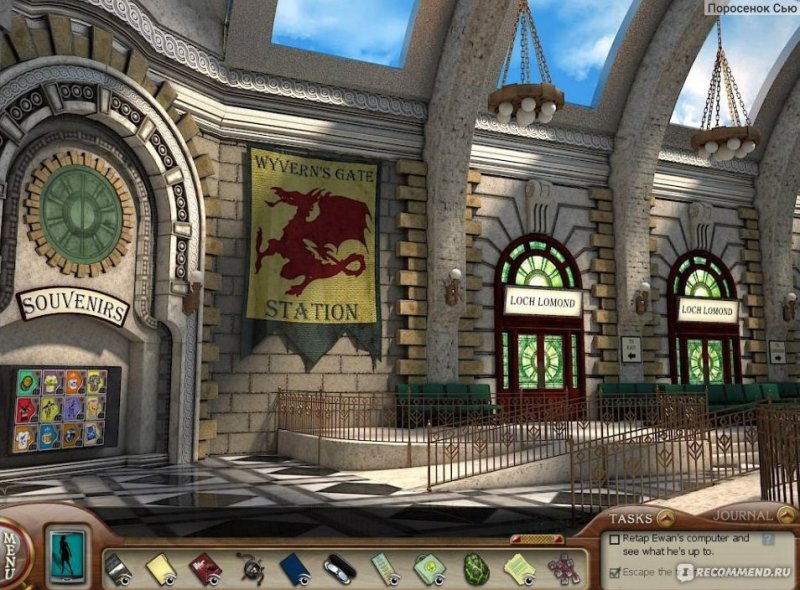Image resolution: width=800 pixels, height=590 pixels.
Task: Choose the green patterned egg item
Action: 475,568
